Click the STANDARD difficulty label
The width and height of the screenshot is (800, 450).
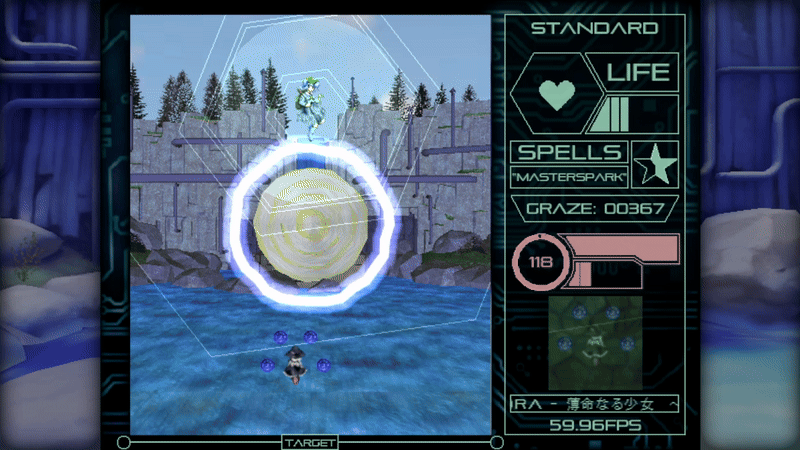(x=594, y=28)
